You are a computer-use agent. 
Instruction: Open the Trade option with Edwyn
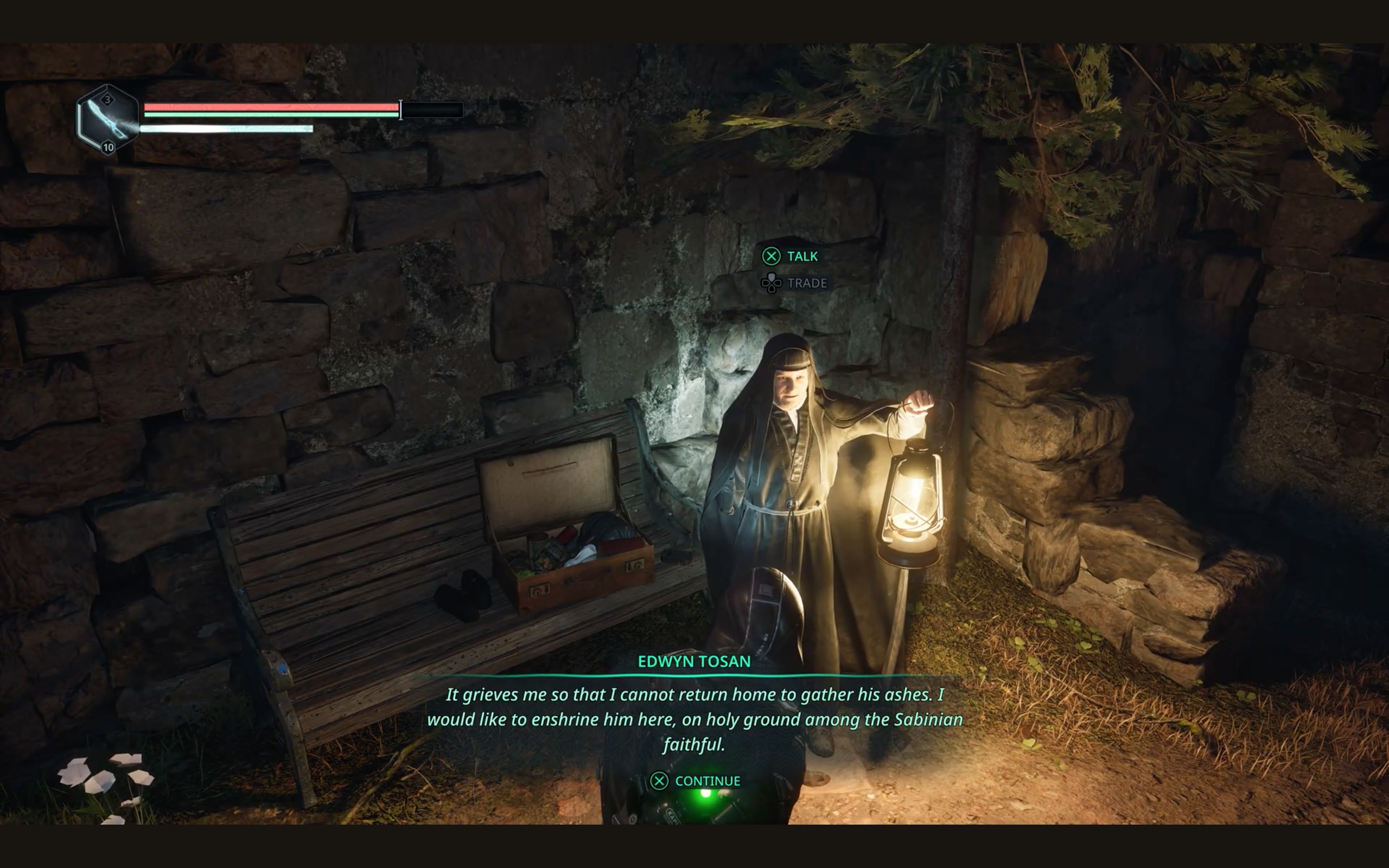point(794,283)
